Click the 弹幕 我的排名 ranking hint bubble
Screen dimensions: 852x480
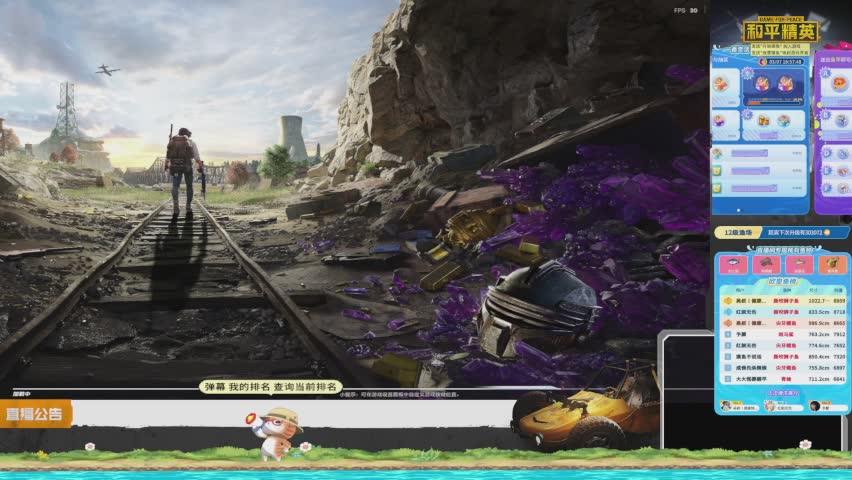point(271,387)
